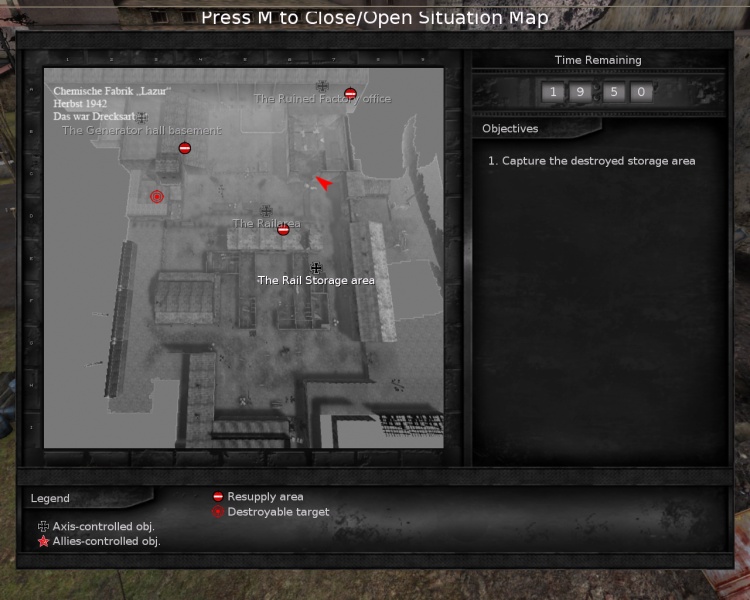This screenshot has height=600, width=750.
Task: Choose the Railarea objective label on map
Action: (x=266, y=223)
